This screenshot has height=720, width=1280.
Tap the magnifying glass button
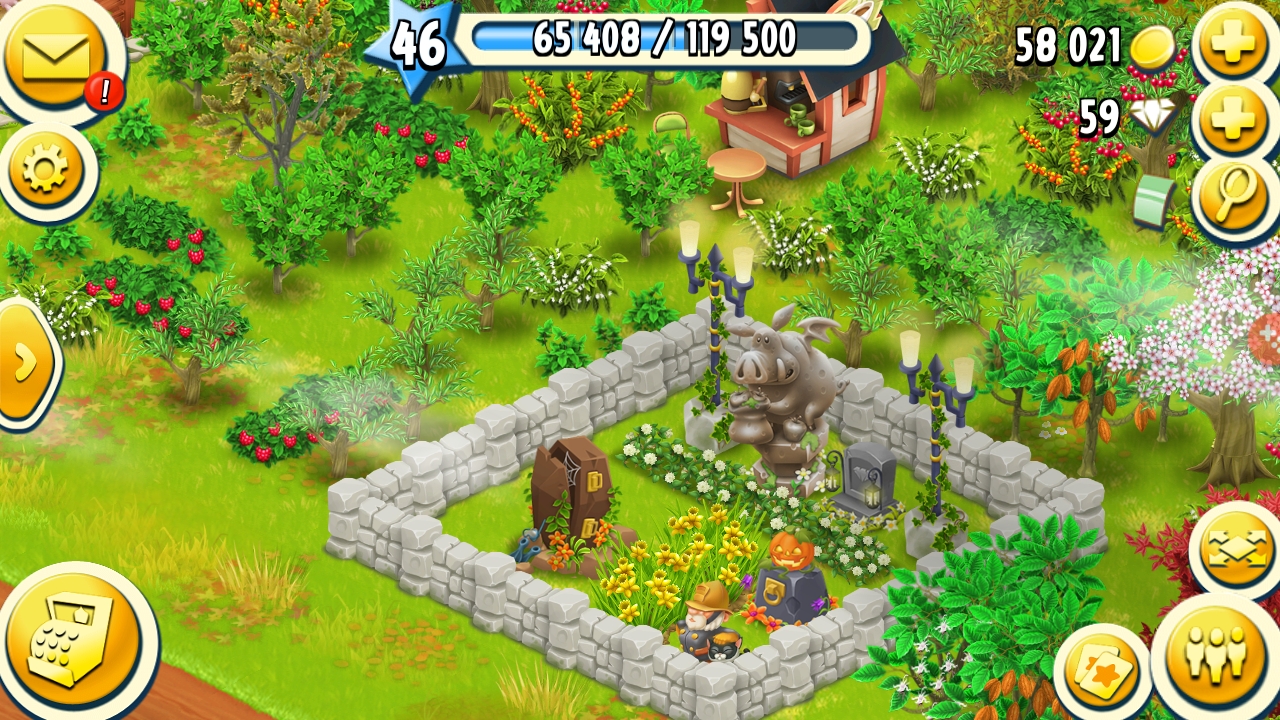pos(1234,197)
